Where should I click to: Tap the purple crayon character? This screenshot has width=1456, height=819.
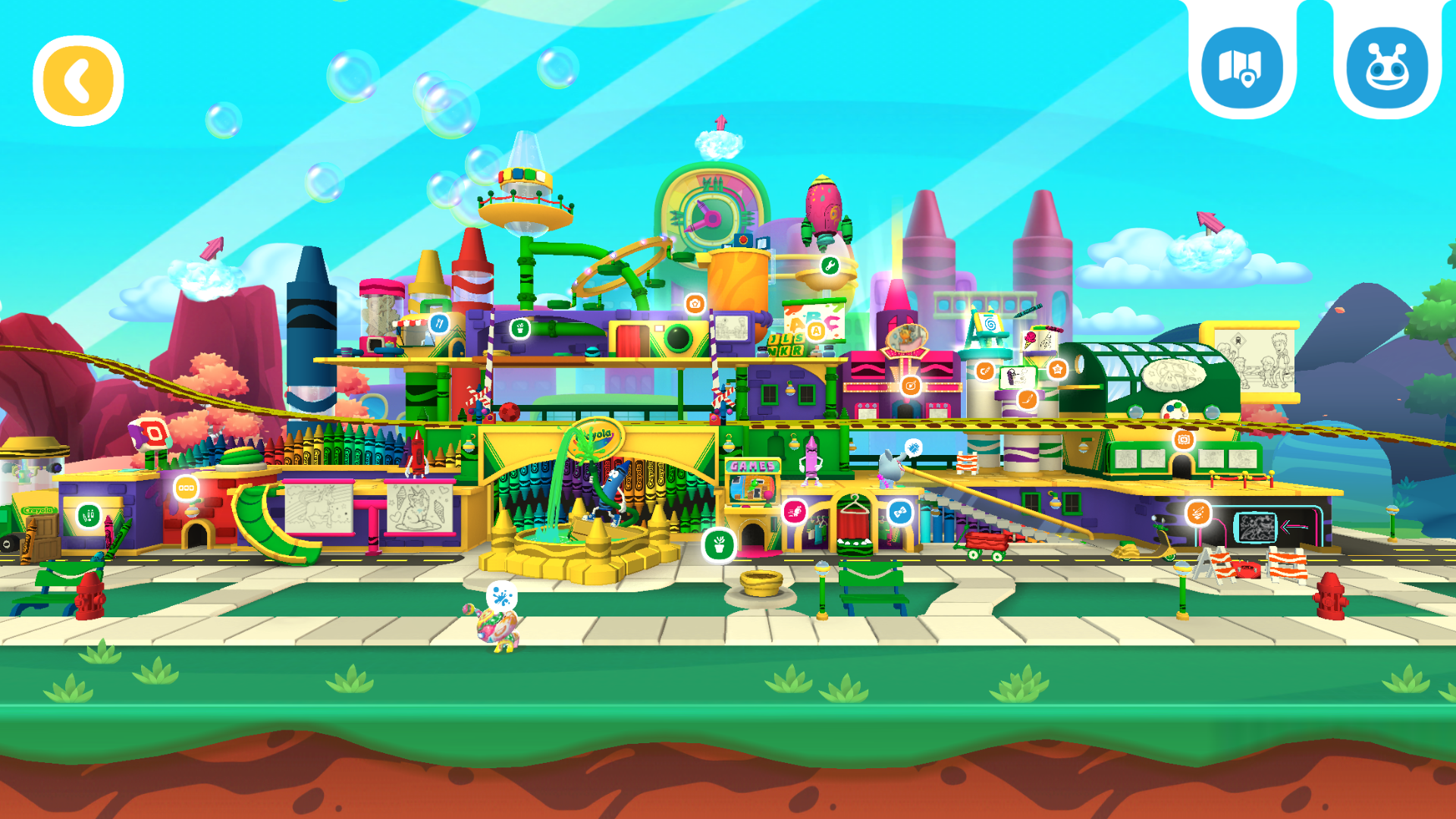[810, 463]
